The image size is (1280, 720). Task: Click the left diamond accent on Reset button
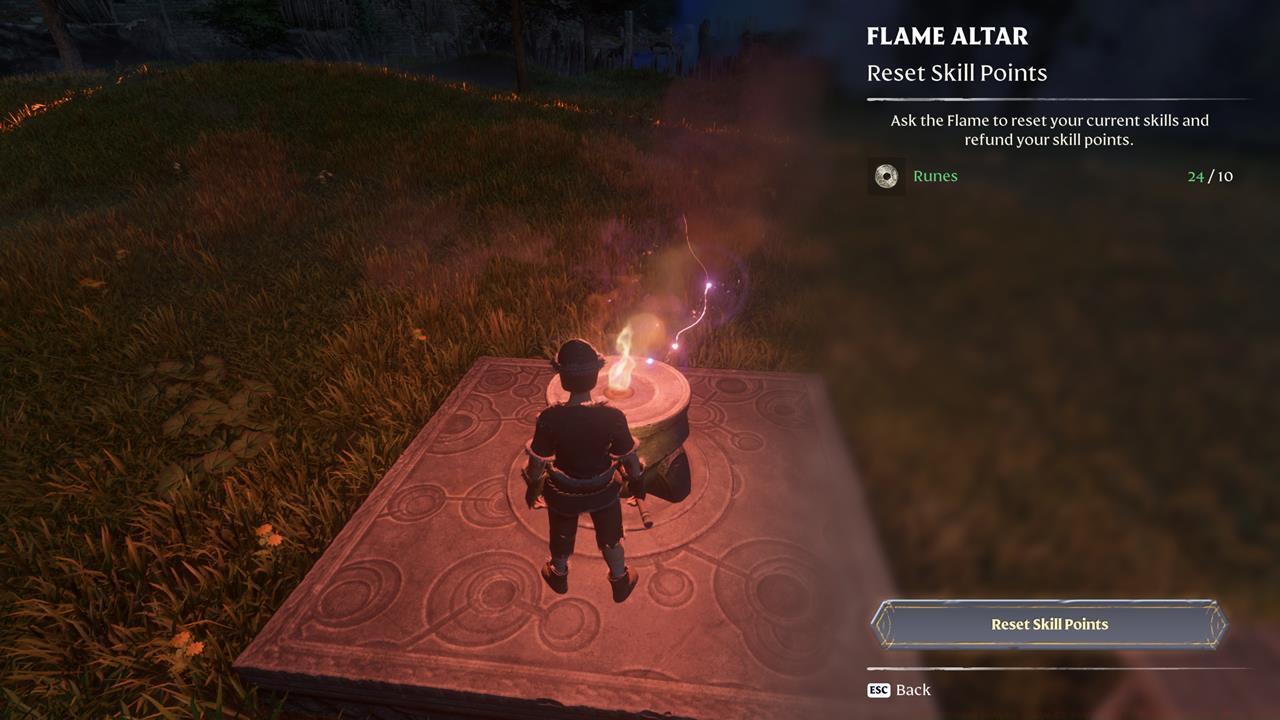885,623
